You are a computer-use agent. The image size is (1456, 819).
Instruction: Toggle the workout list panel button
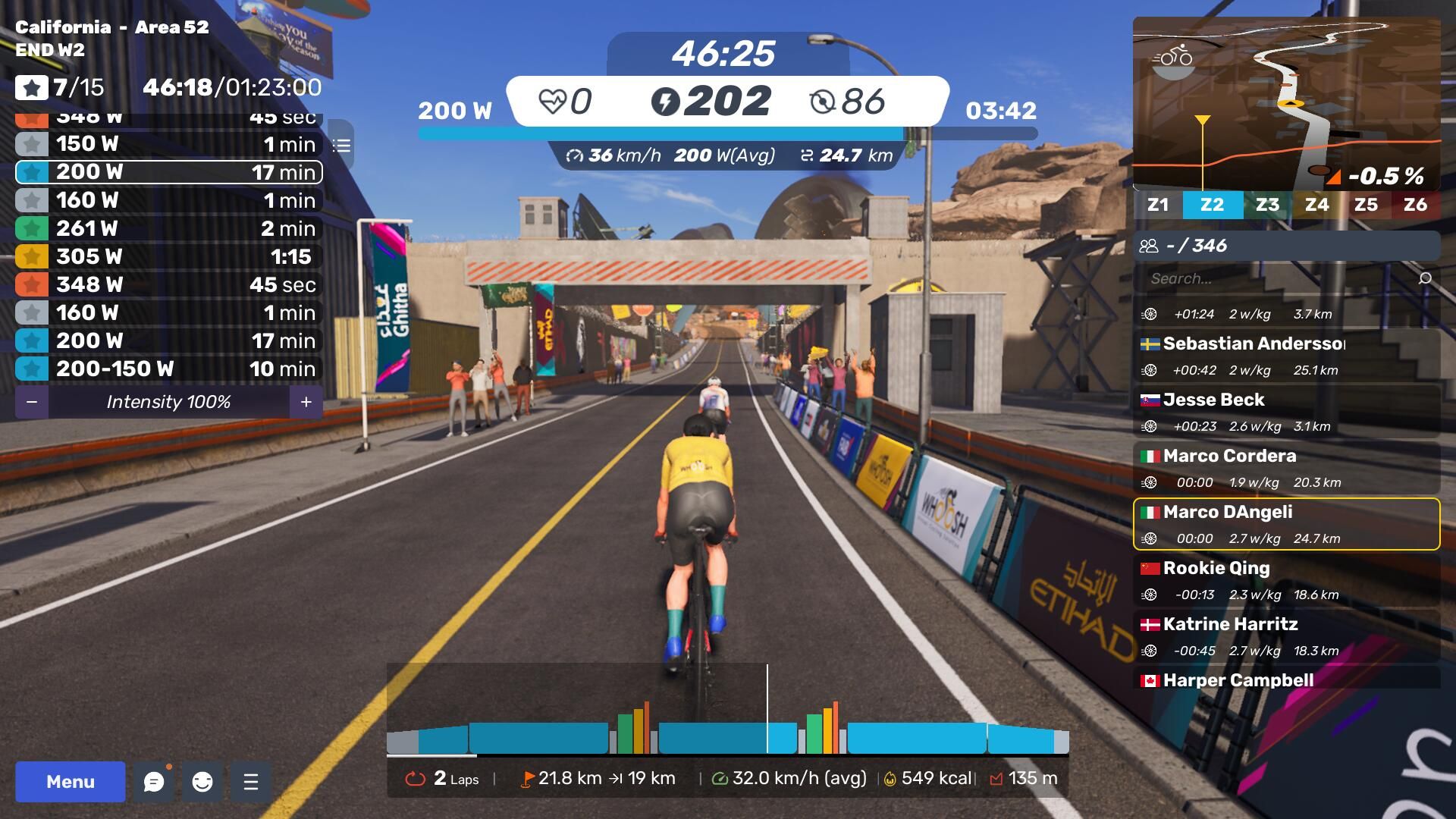click(x=342, y=146)
